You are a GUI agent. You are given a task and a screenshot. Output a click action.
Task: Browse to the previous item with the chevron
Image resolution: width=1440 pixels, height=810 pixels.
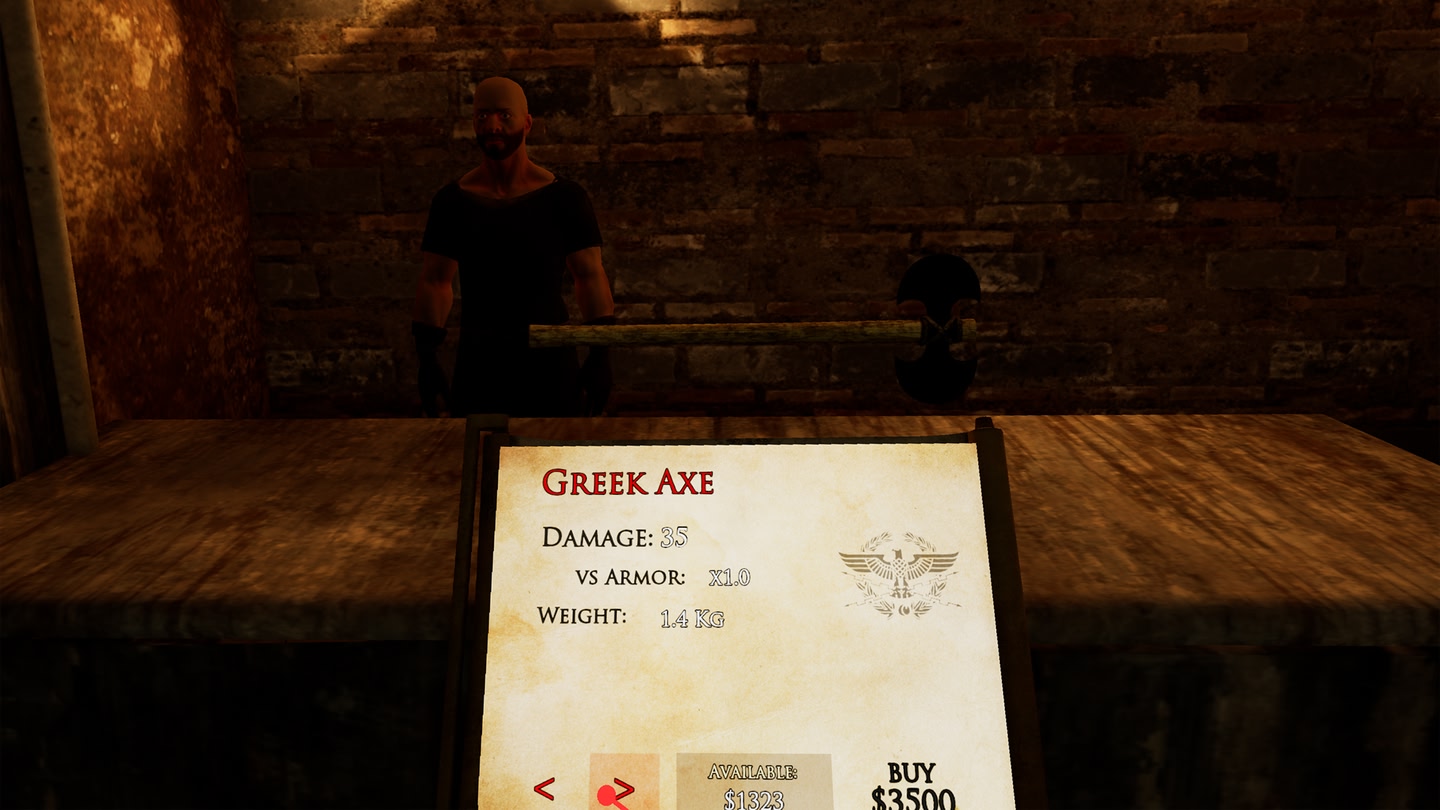543,788
